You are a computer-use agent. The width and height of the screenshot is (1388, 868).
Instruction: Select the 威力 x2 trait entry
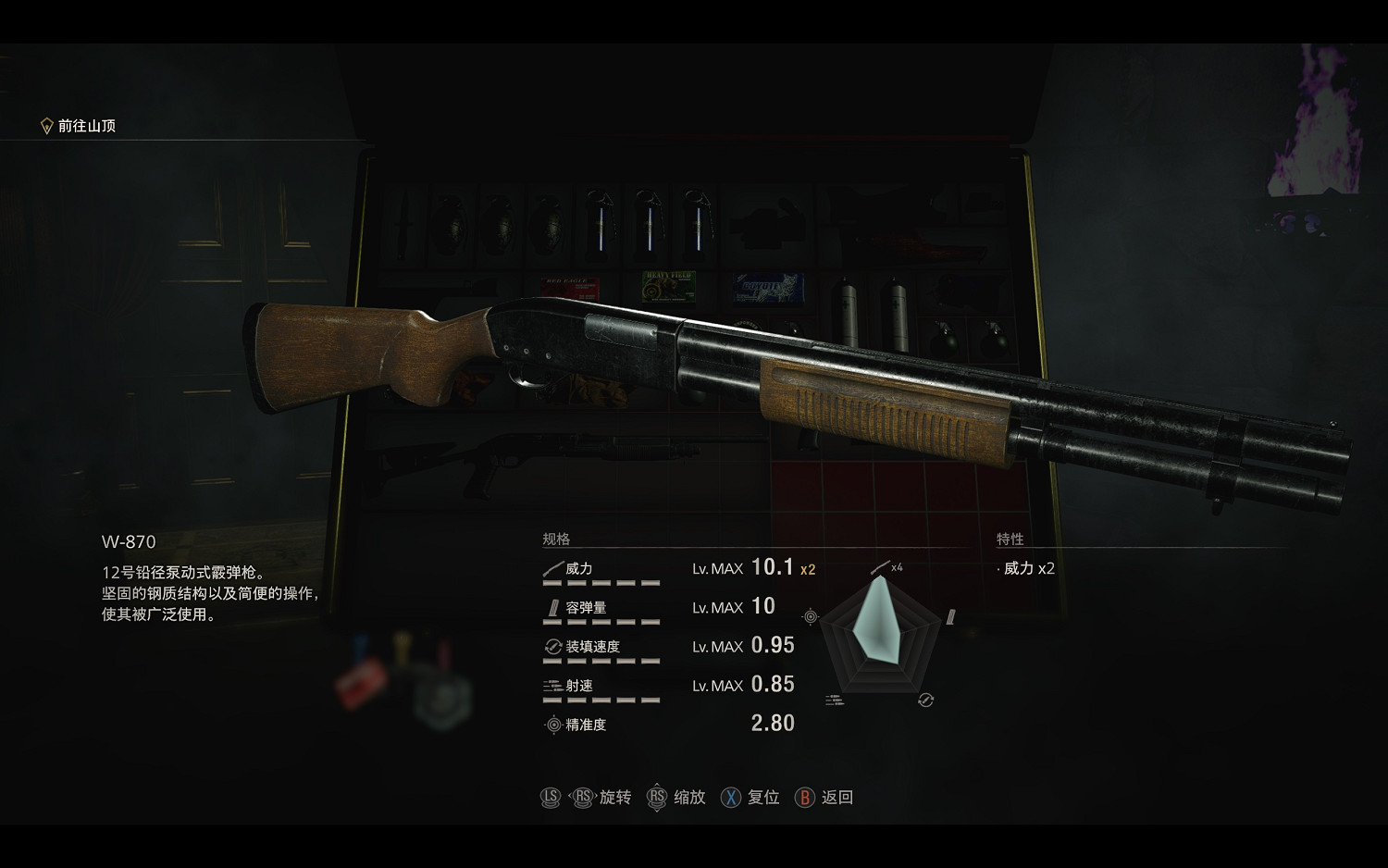tap(1028, 568)
